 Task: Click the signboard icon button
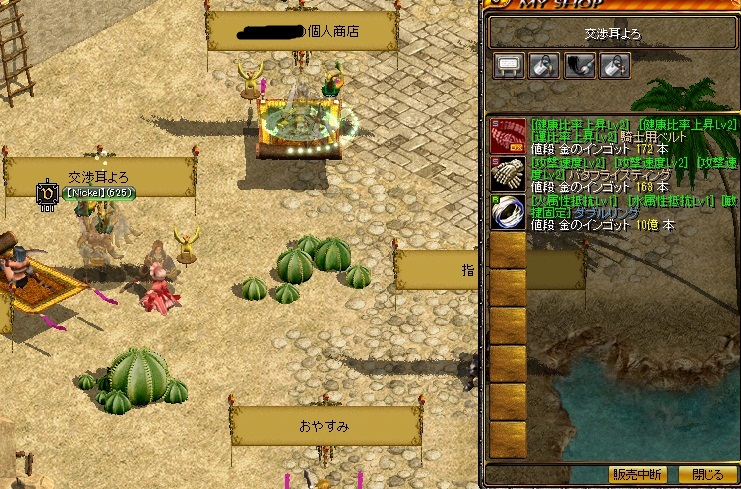[x=508, y=66]
